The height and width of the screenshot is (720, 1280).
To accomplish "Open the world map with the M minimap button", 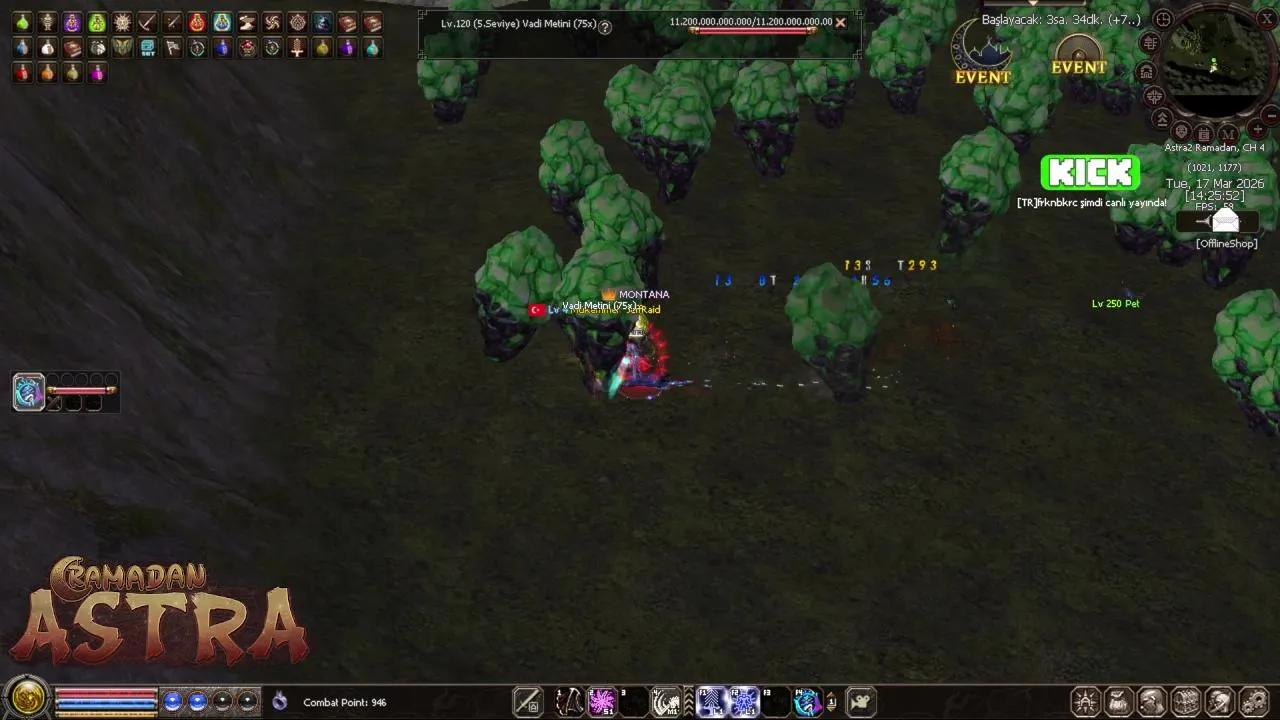I will point(1227,134).
